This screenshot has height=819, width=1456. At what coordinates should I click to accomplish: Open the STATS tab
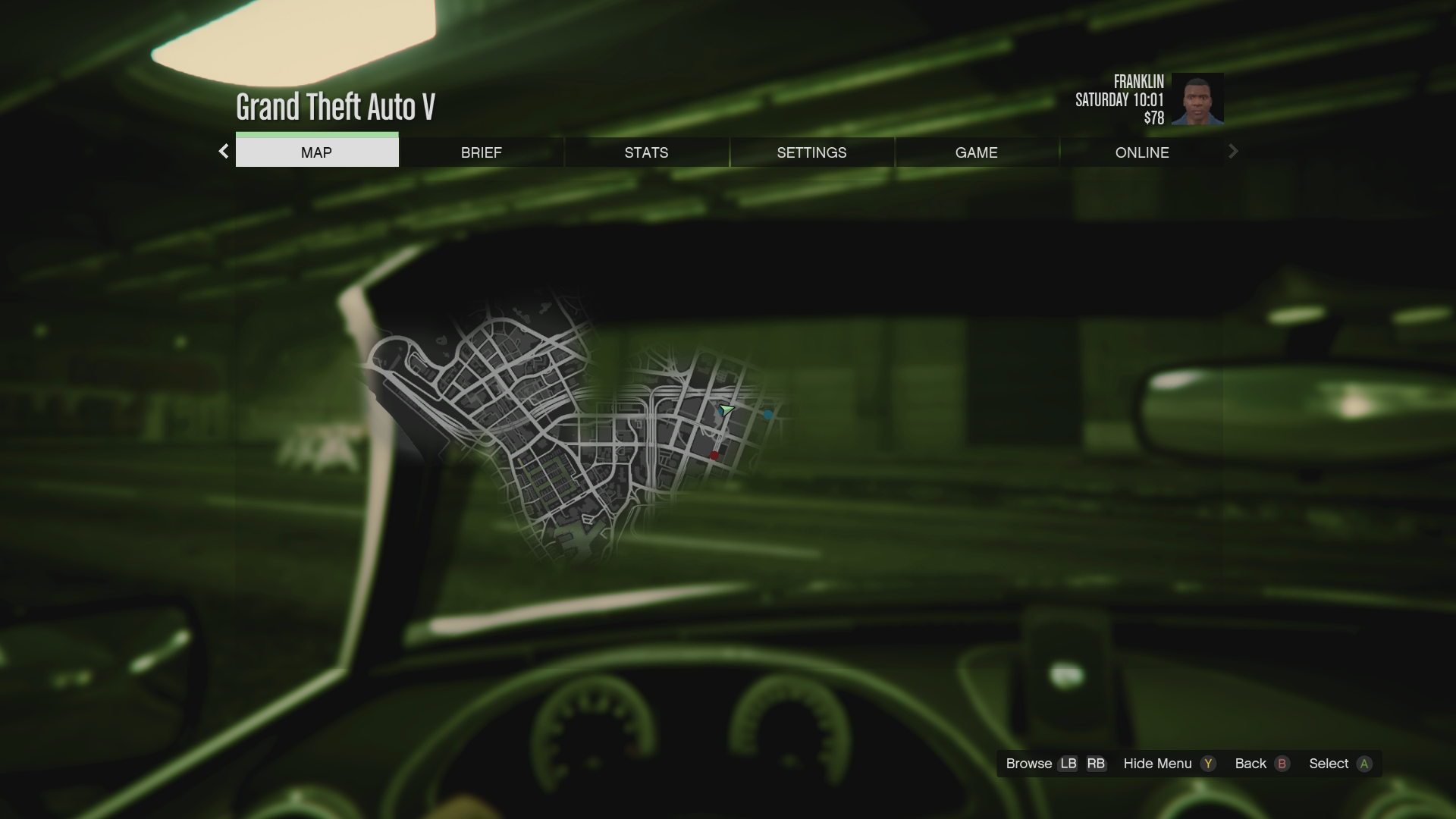(x=646, y=152)
